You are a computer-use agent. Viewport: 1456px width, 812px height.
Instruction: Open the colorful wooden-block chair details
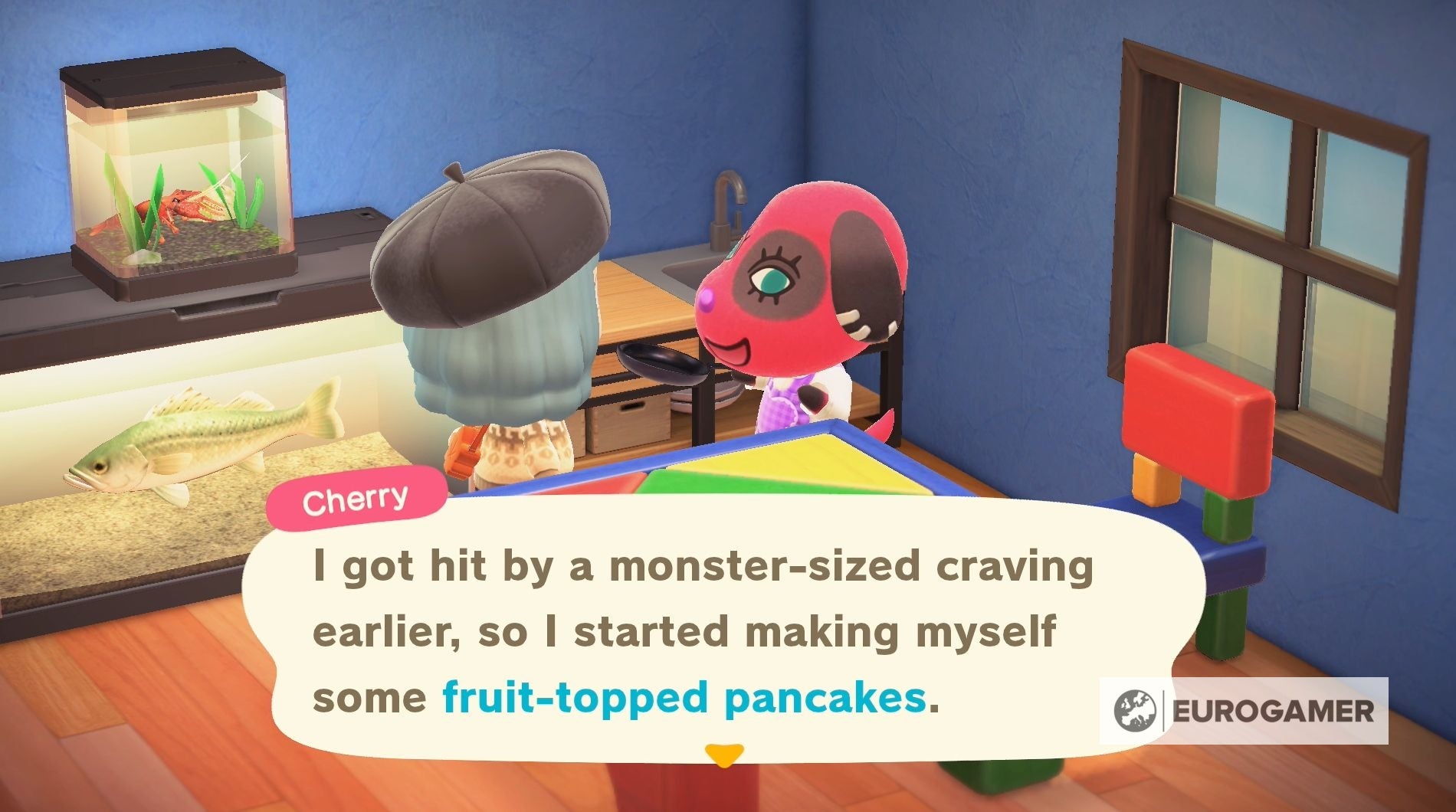(1195, 421)
